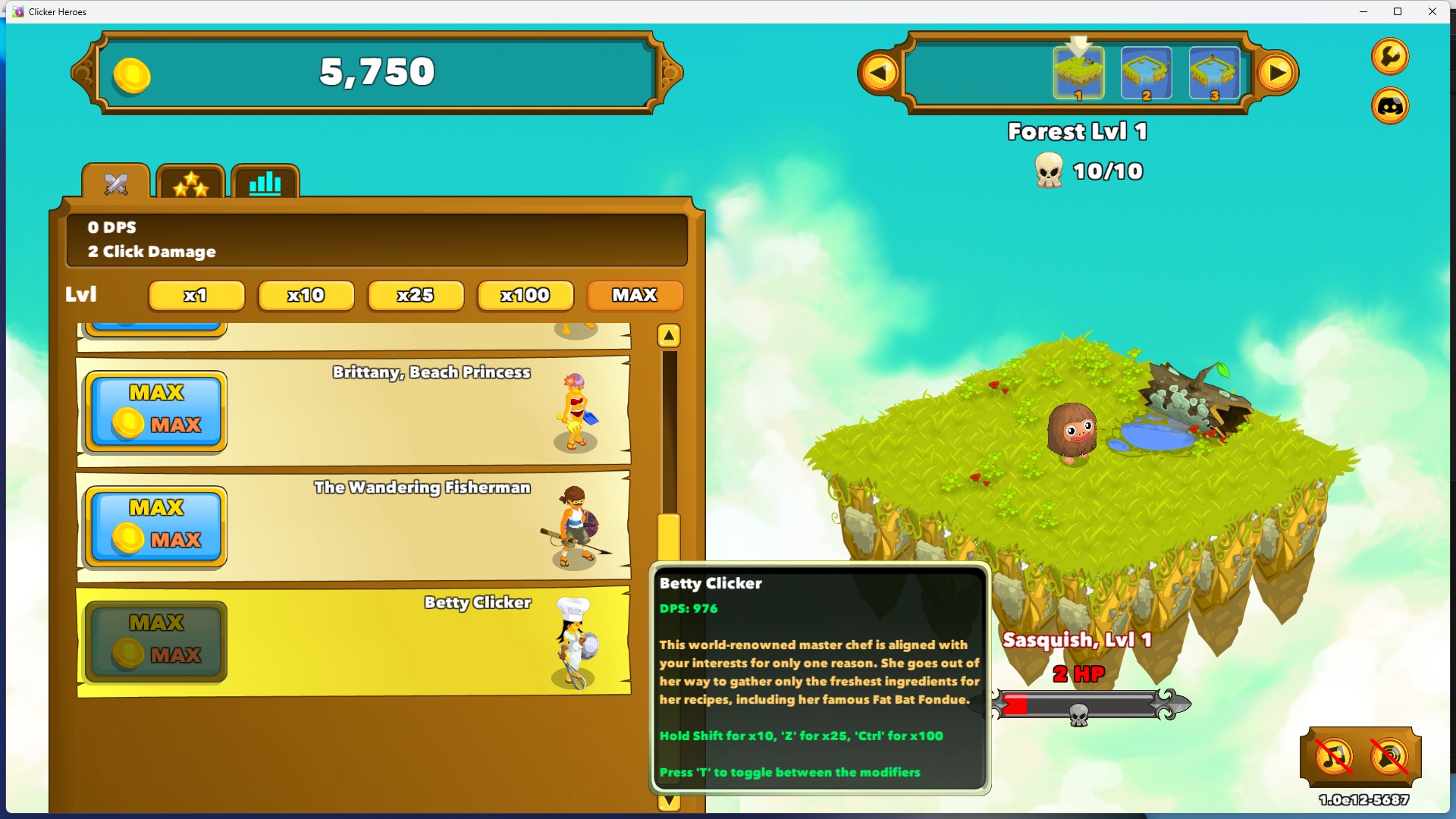Select the x1 level multiplier
1456x819 pixels.
tap(196, 295)
